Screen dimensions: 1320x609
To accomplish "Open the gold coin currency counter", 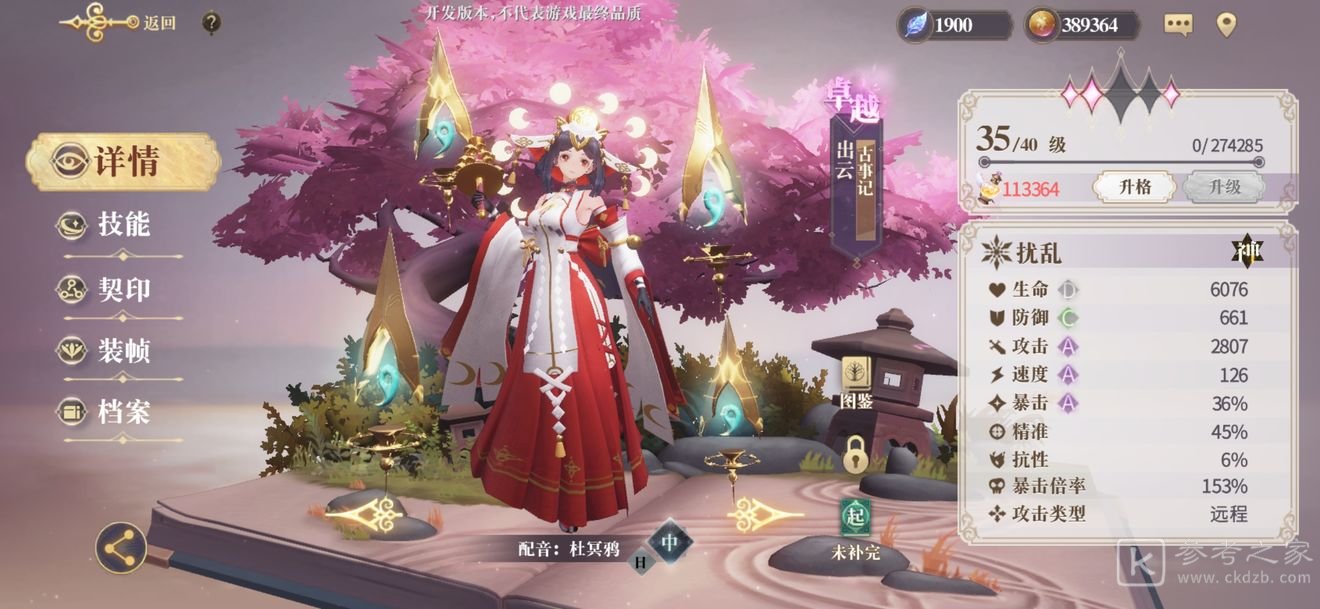I will [x=1083, y=25].
